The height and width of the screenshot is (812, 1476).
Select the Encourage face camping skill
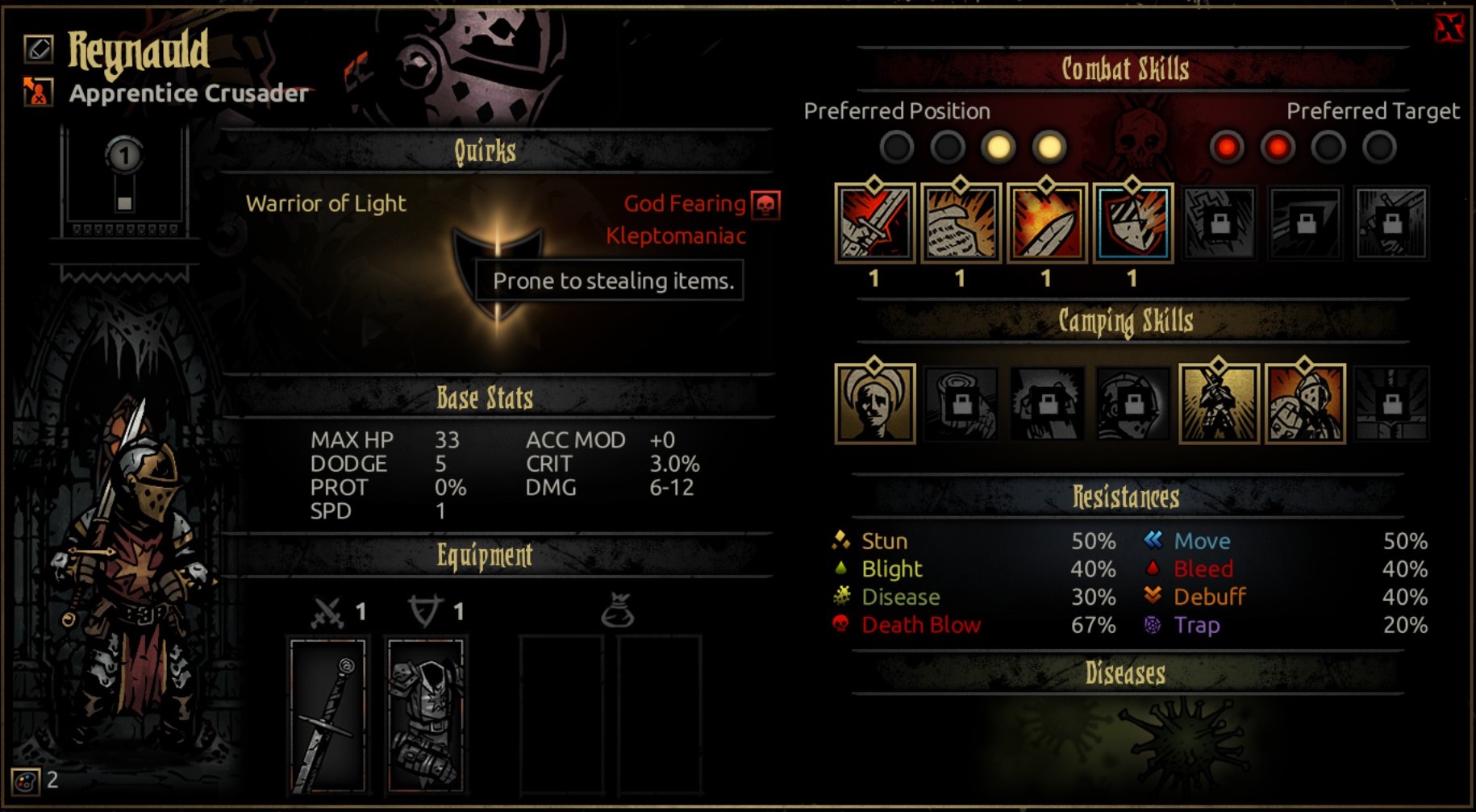875,403
